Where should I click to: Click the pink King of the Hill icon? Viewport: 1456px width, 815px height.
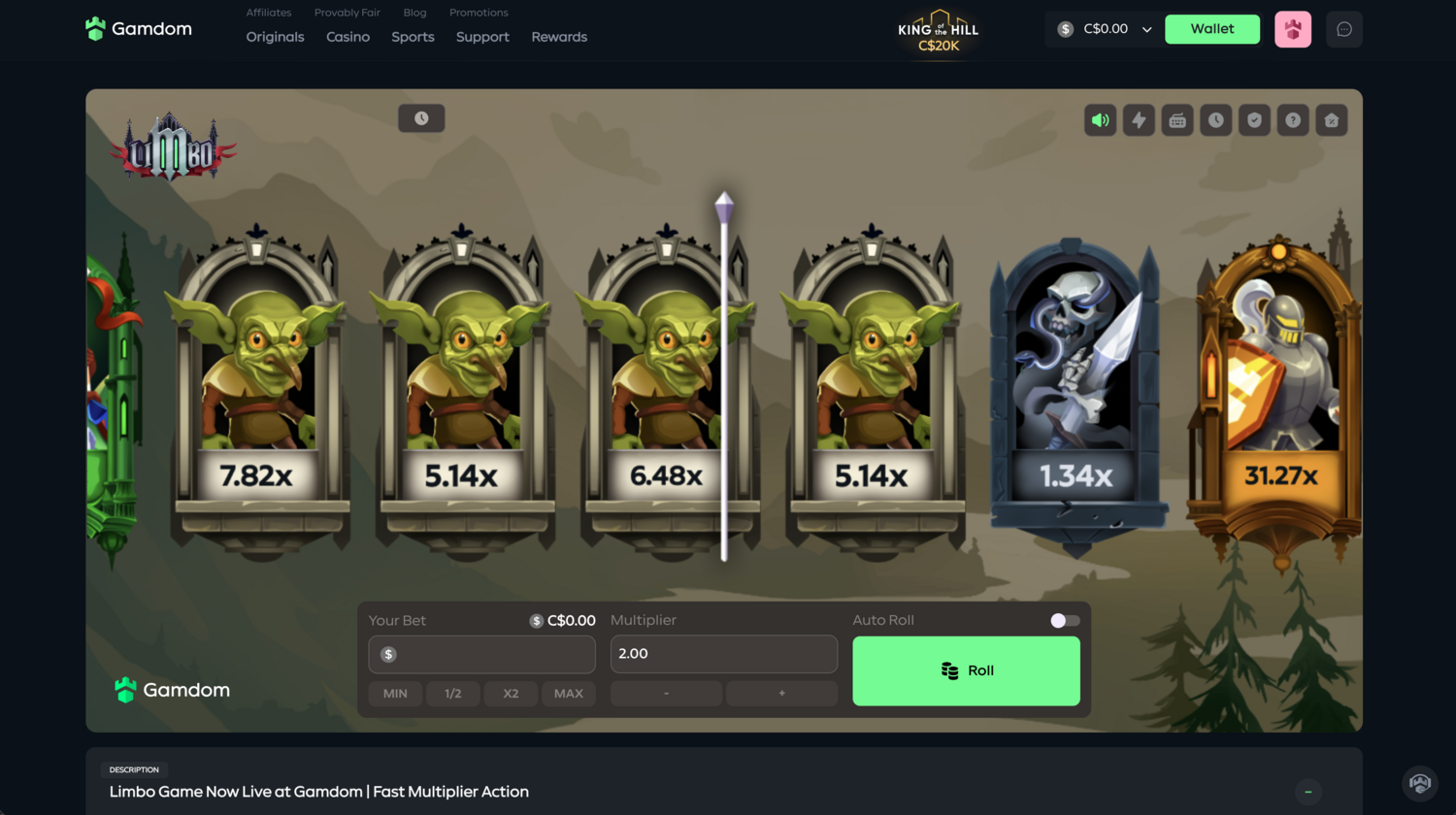click(1292, 29)
